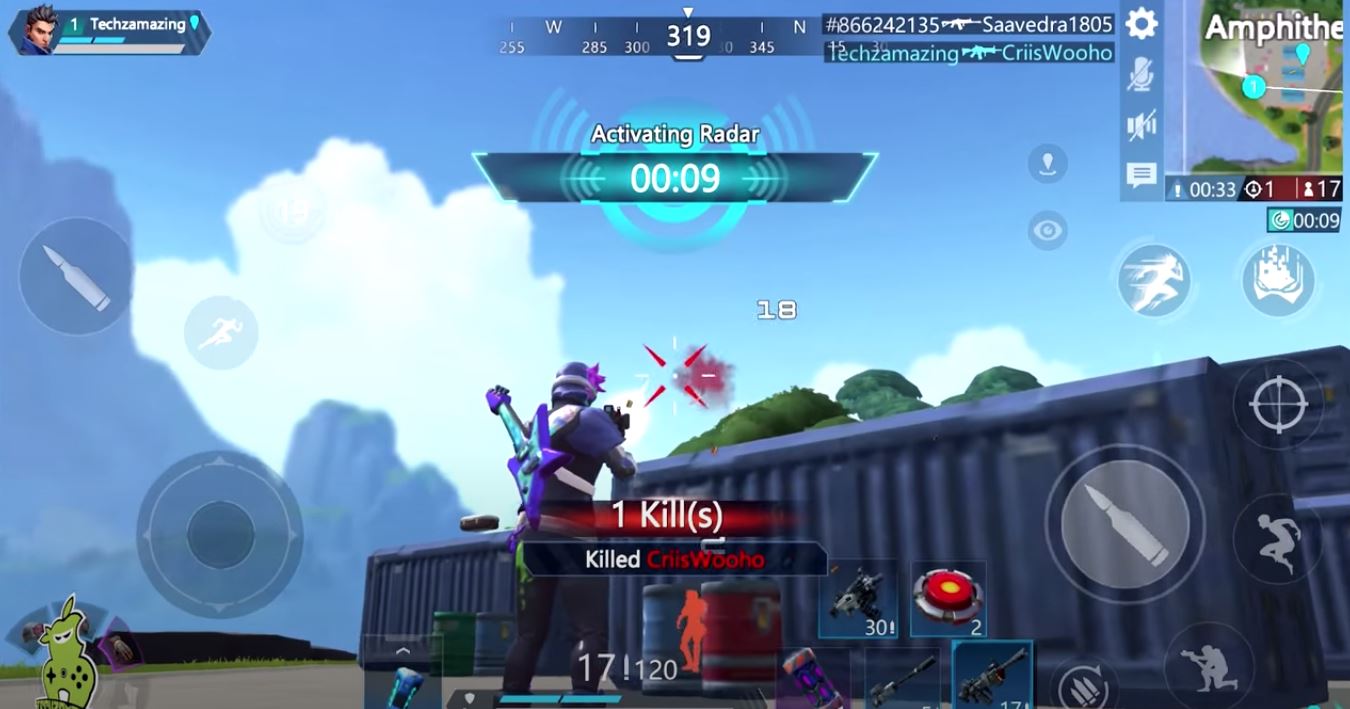Viewport: 1350px width, 709px height.
Task: Activate the dashing runner skill
Action: tap(1154, 280)
